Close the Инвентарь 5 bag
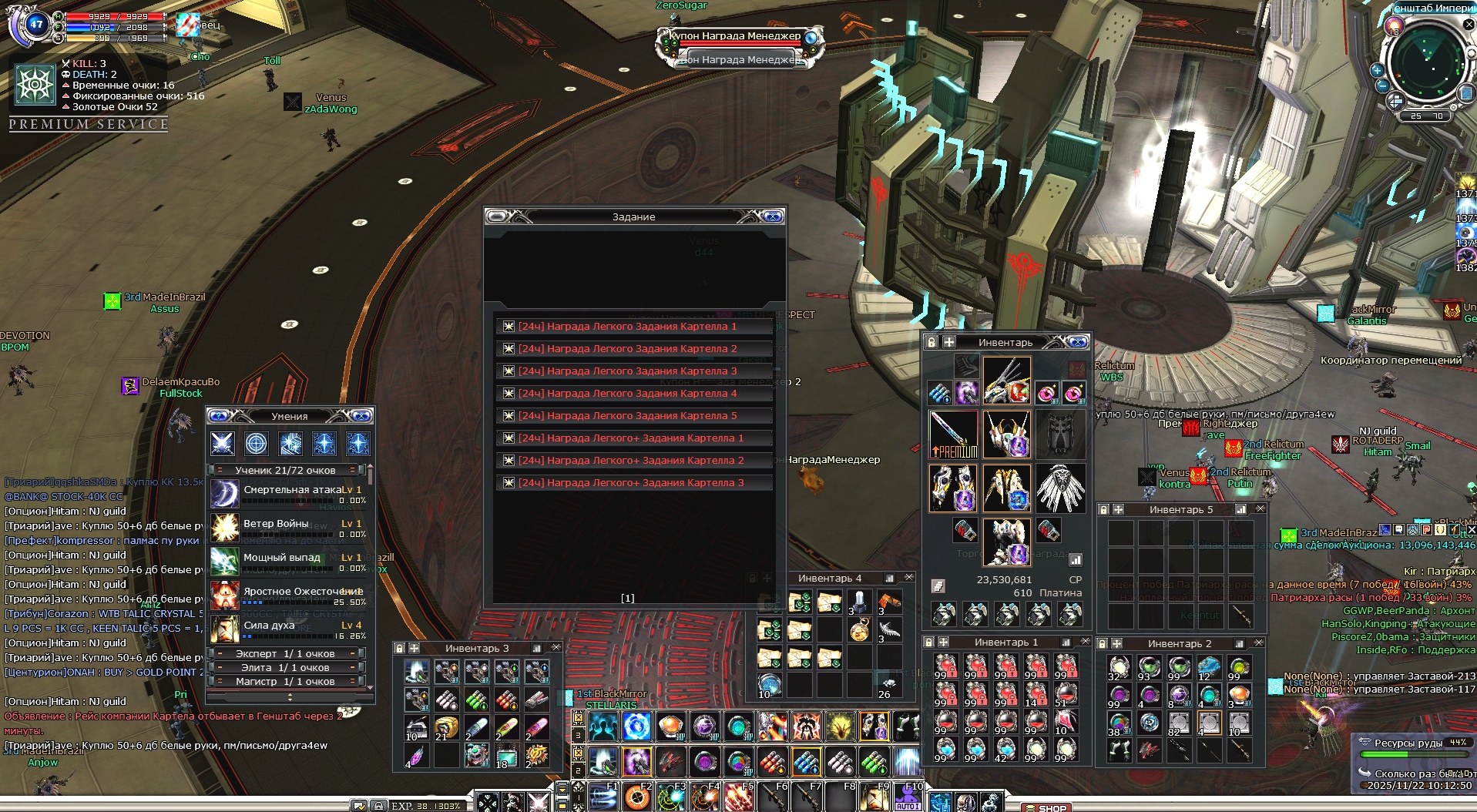Image resolution: width=1477 pixels, height=812 pixels. (1260, 509)
